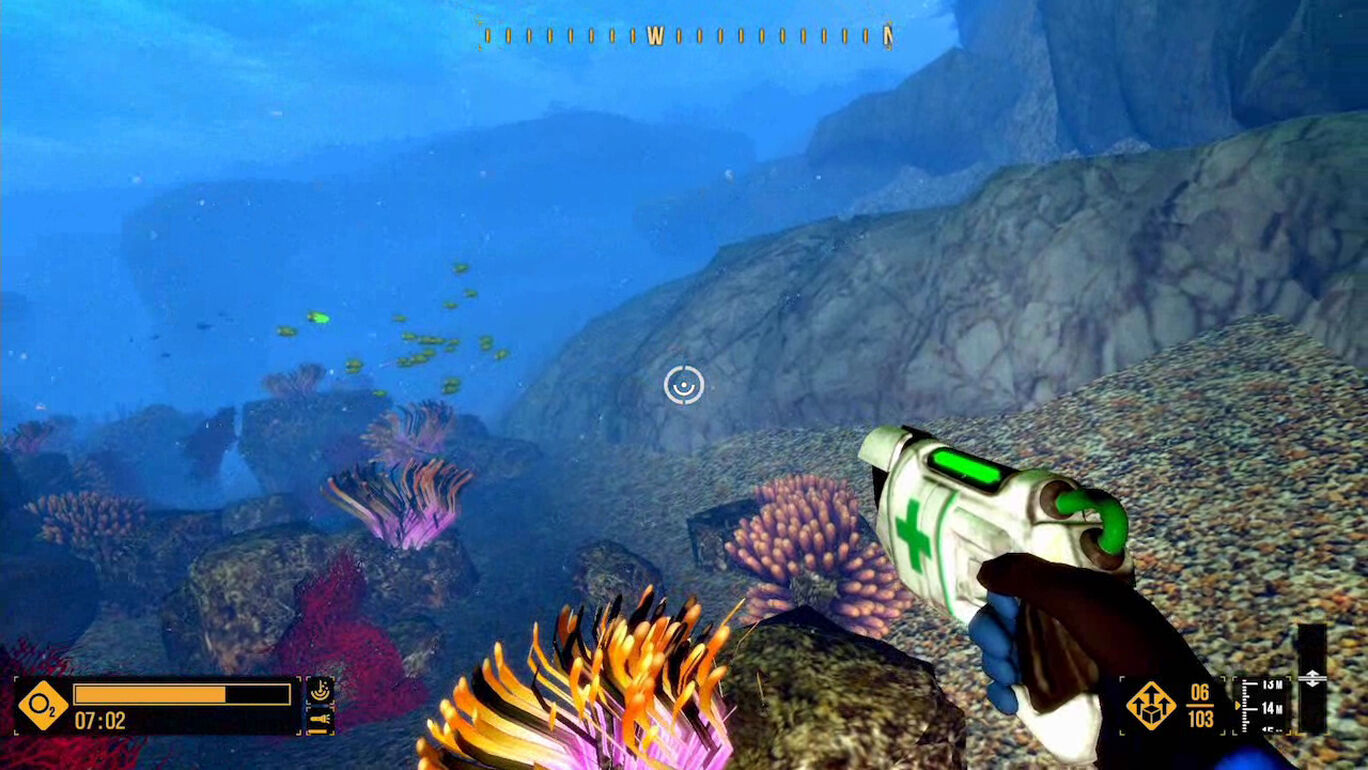
Task: Click the buoyancy level indicator arrows
Action: [1311, 679]
